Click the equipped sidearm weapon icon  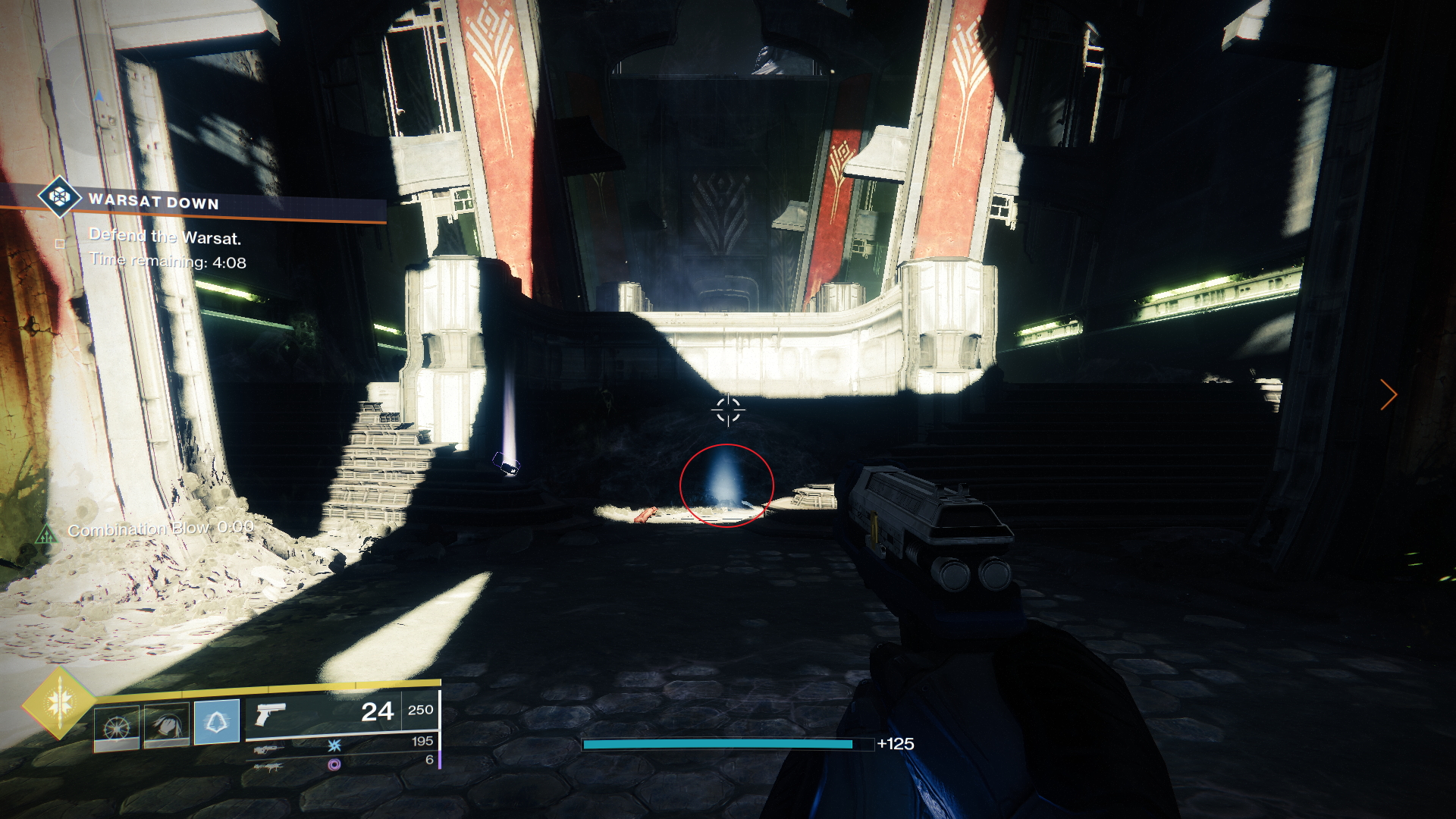tap(270, 714)
